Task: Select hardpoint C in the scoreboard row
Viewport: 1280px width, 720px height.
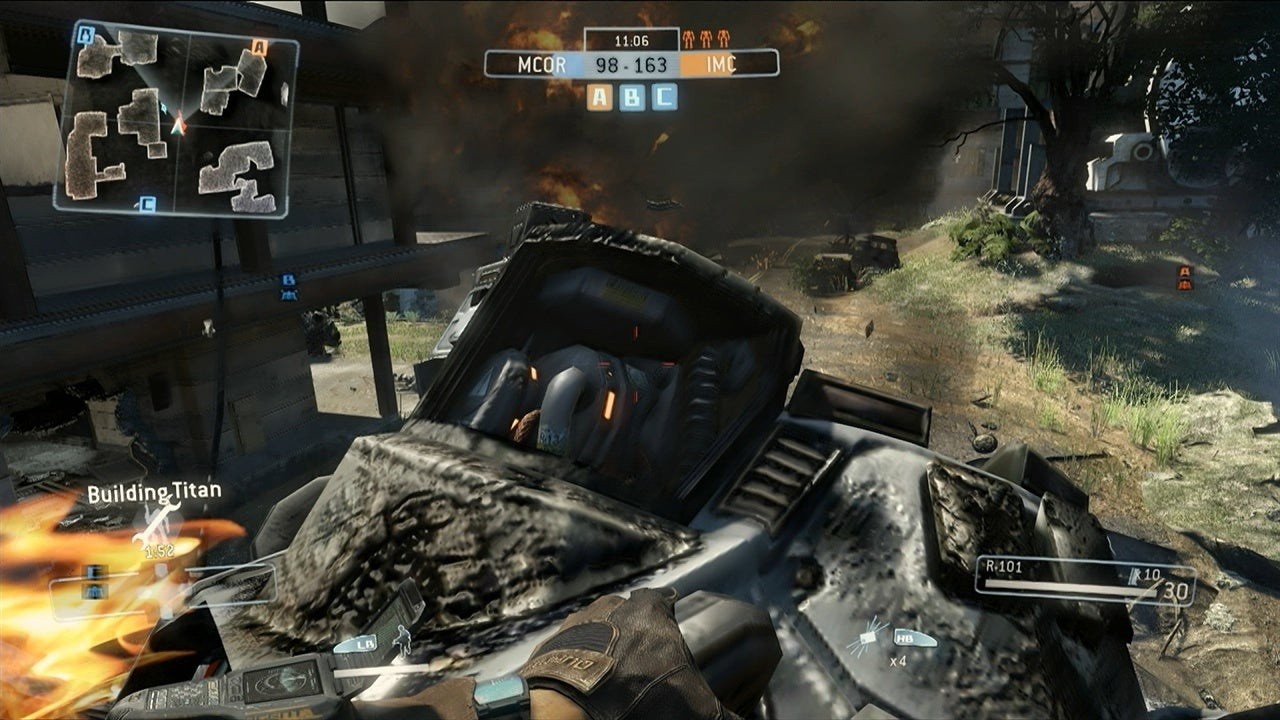Action: tap(664, 97)
